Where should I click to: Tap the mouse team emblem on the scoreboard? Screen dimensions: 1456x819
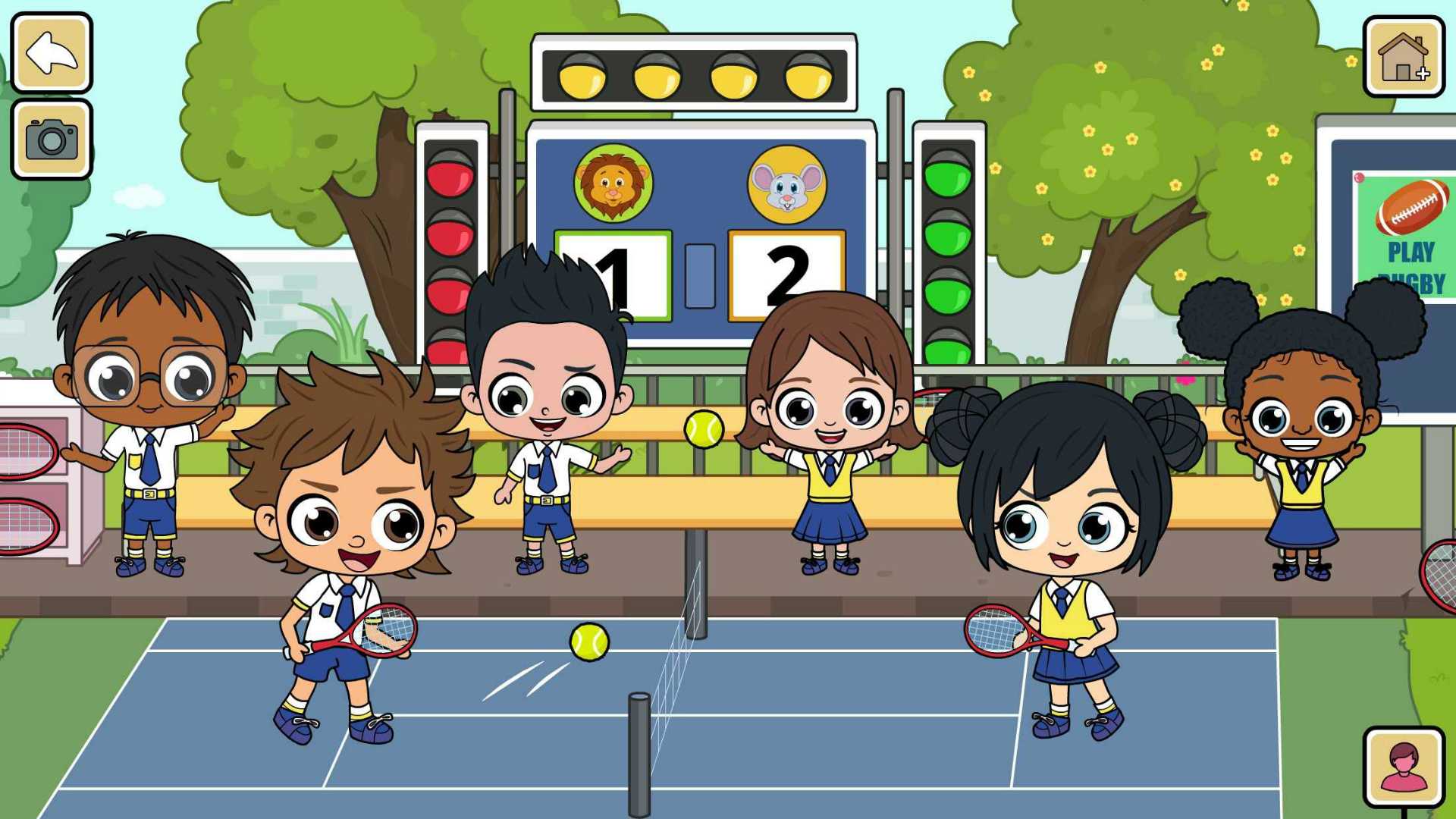coord(789,182)
